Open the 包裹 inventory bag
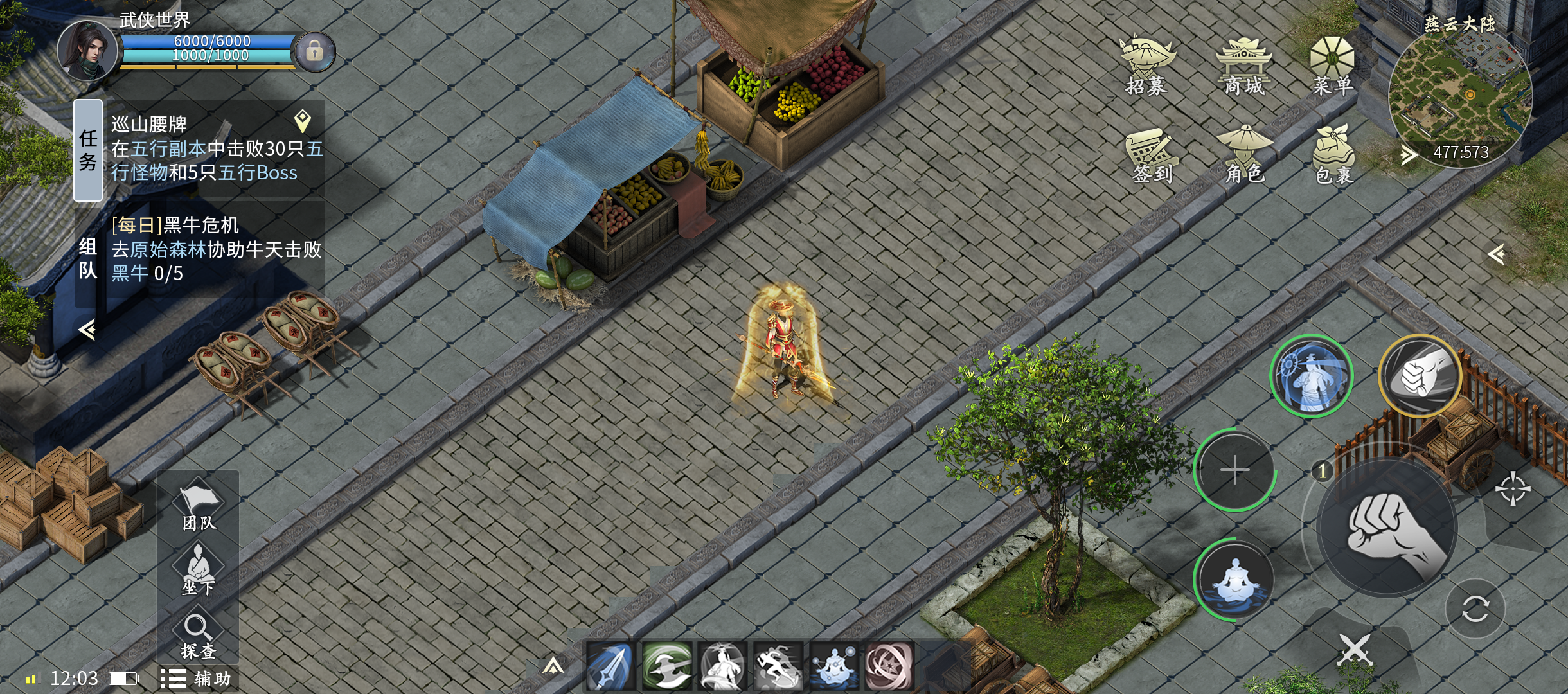This screenshot has width=1568, height=694. point(1333,155)
